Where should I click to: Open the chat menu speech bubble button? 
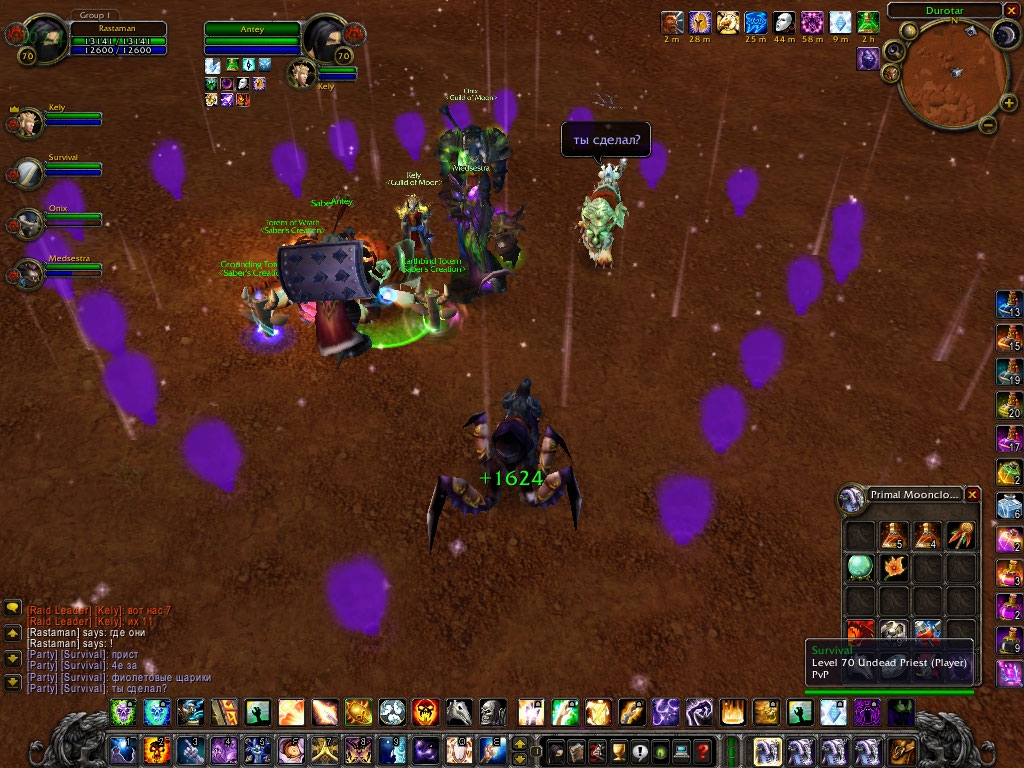(13, 607)
